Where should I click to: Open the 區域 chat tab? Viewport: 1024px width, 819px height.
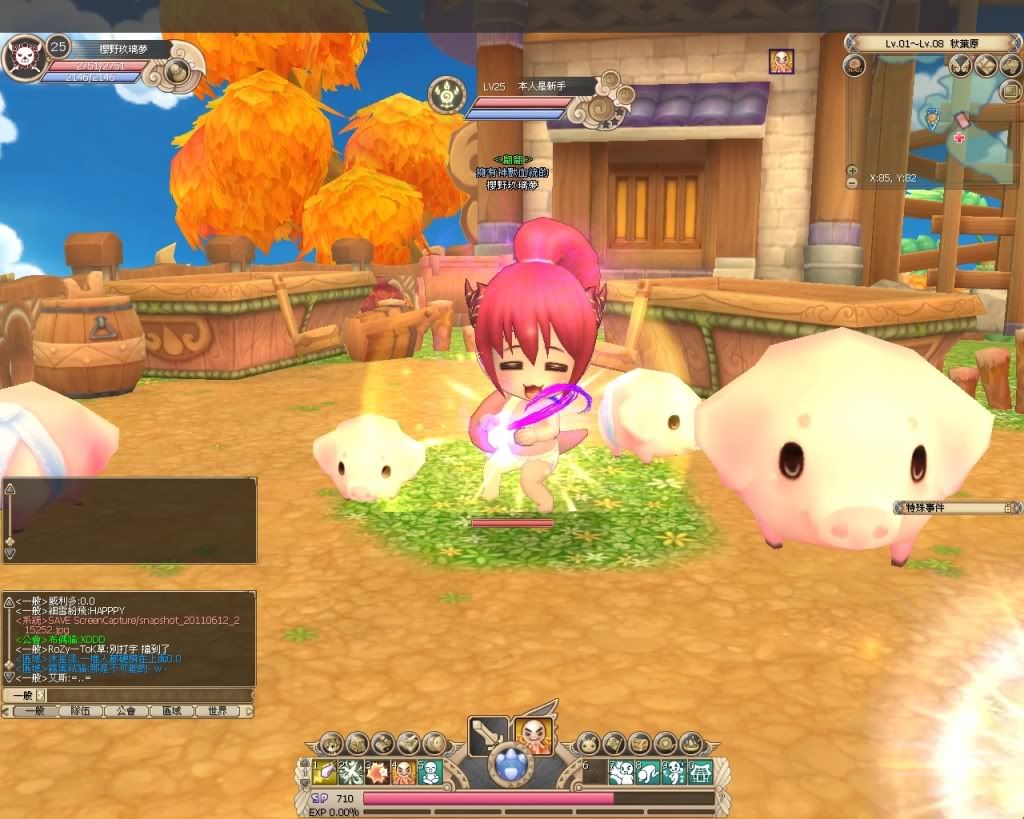pyautogui.click(x=171, y=711)
